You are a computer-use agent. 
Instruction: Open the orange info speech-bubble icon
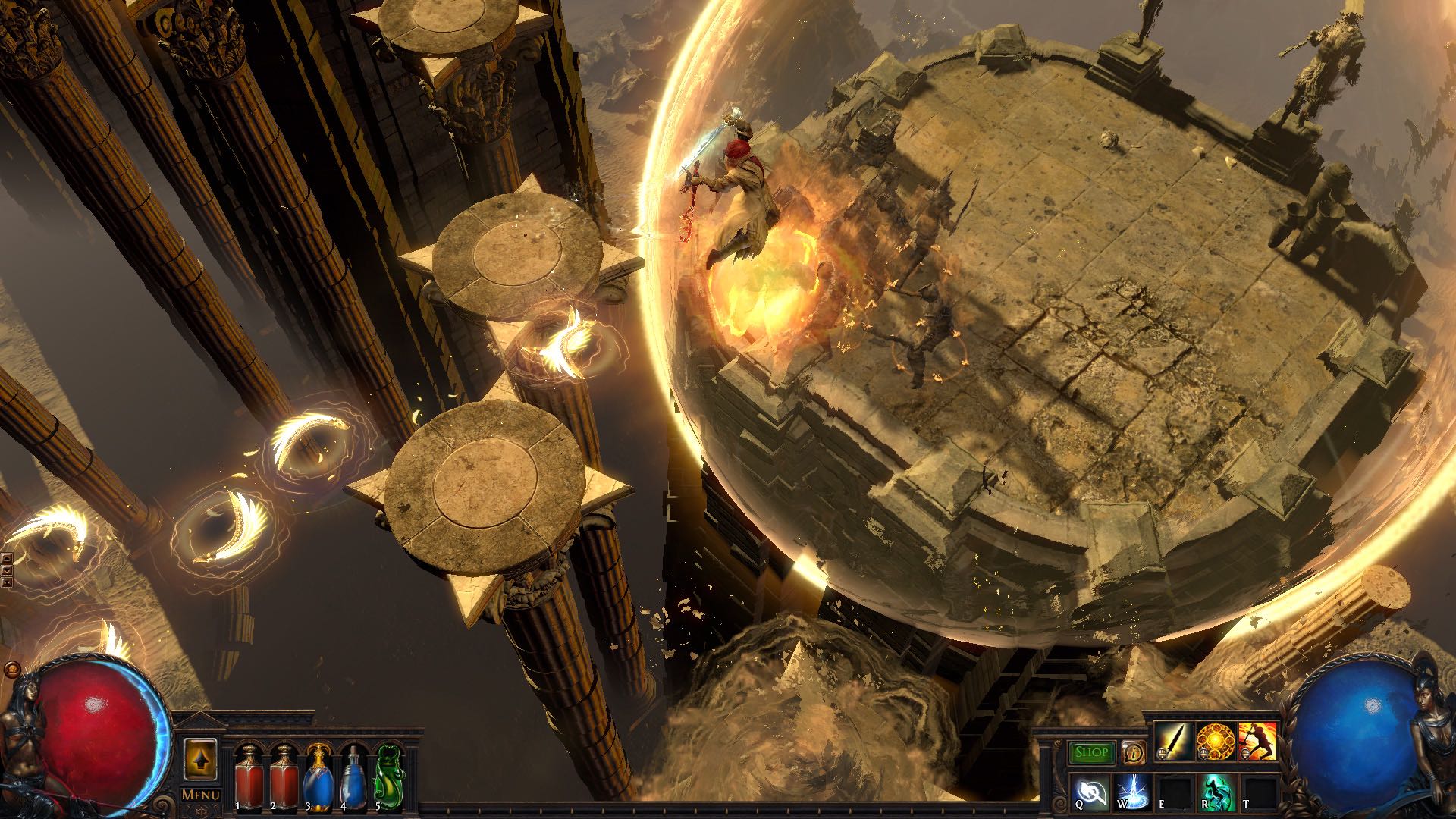click(x=1132, y=752)
